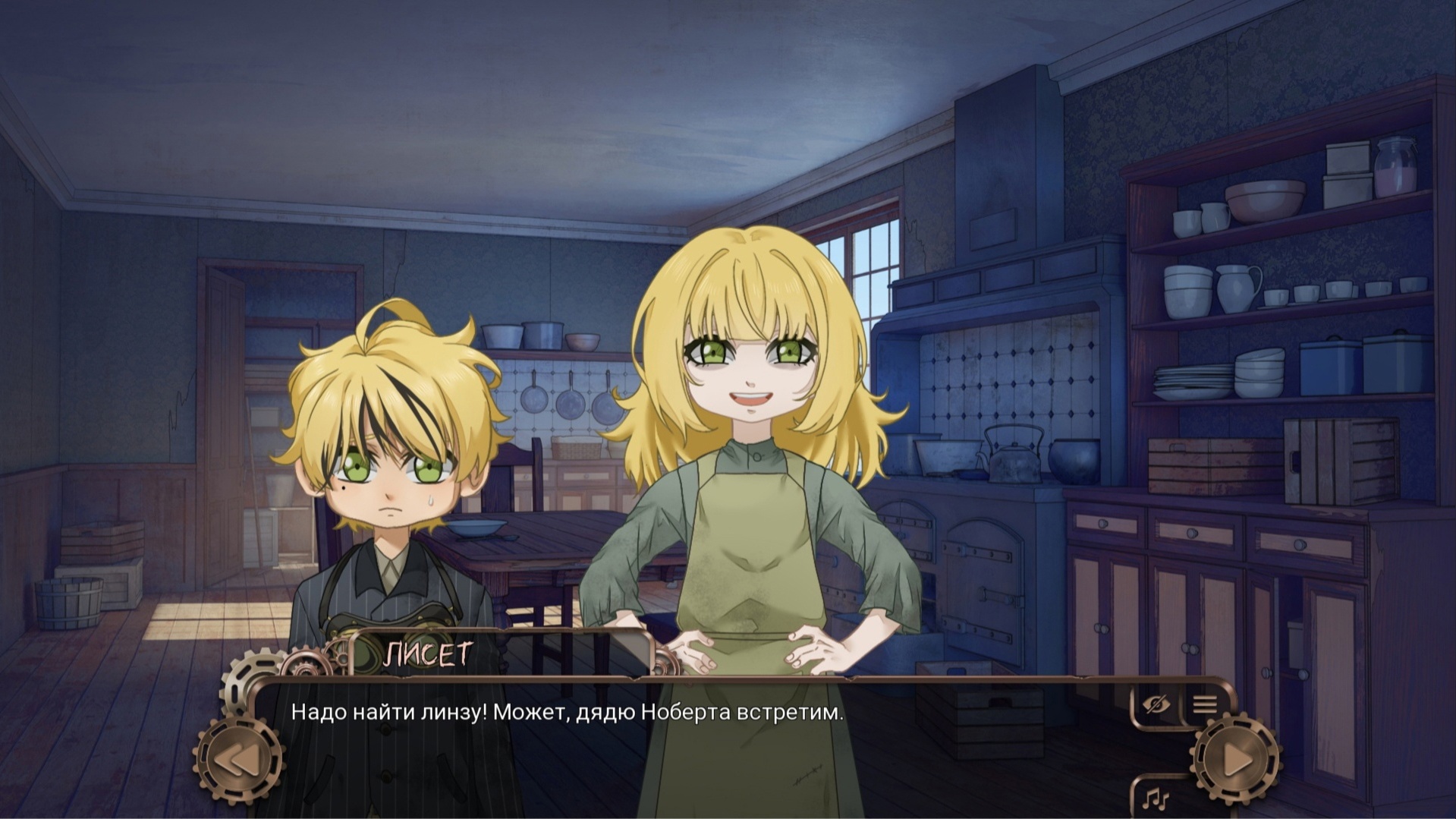Open the hamburger menu icon
Screen dimensions: 1456x819
1204,704
